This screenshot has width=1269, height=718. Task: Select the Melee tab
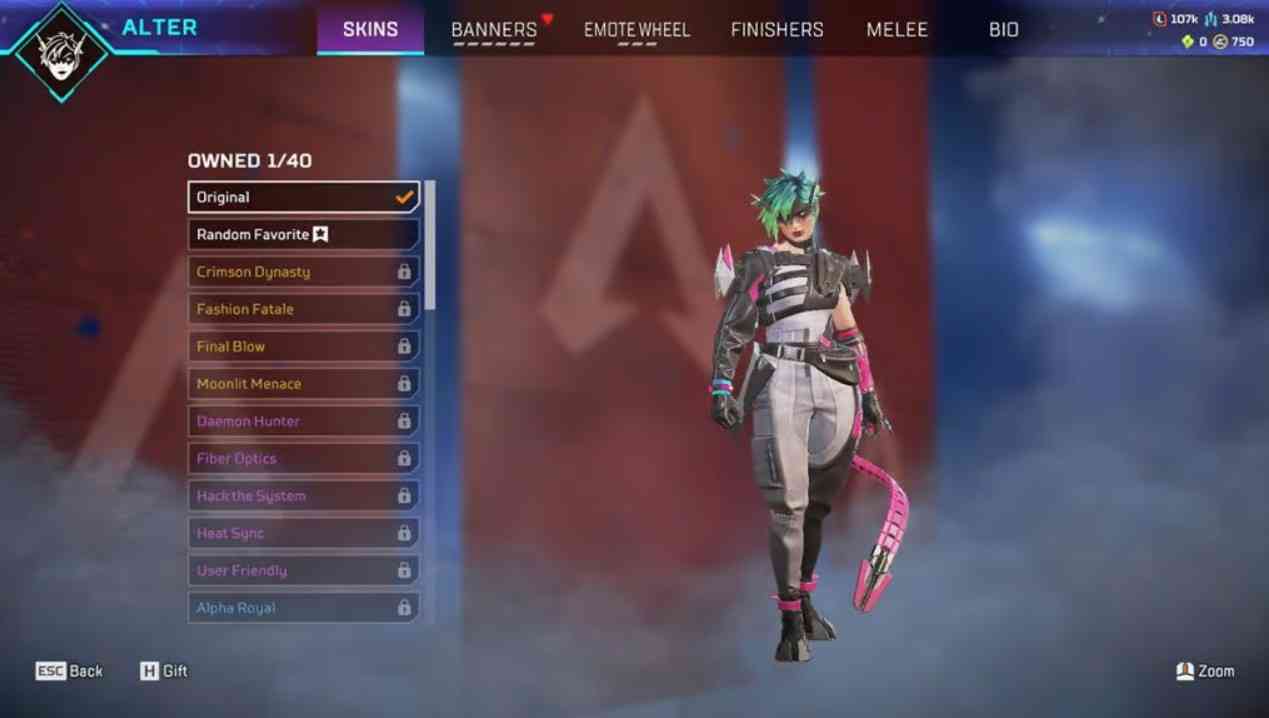[897, 30]
